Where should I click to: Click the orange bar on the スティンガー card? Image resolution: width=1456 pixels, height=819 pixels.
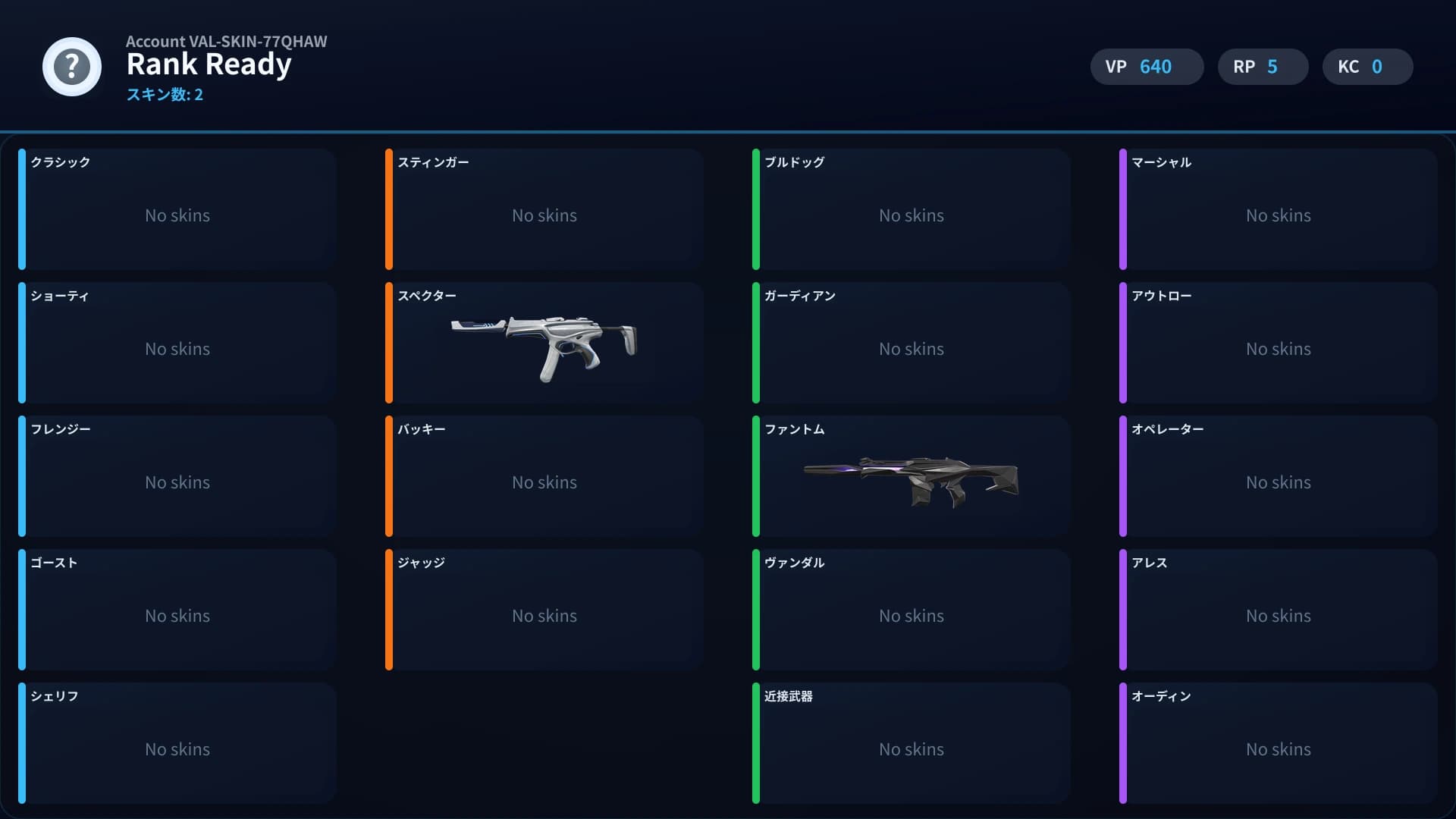(x=390, y=209)
